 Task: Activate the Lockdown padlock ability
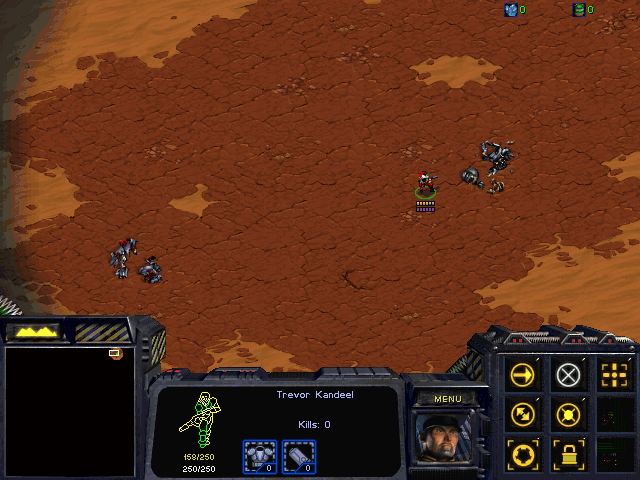568,453
